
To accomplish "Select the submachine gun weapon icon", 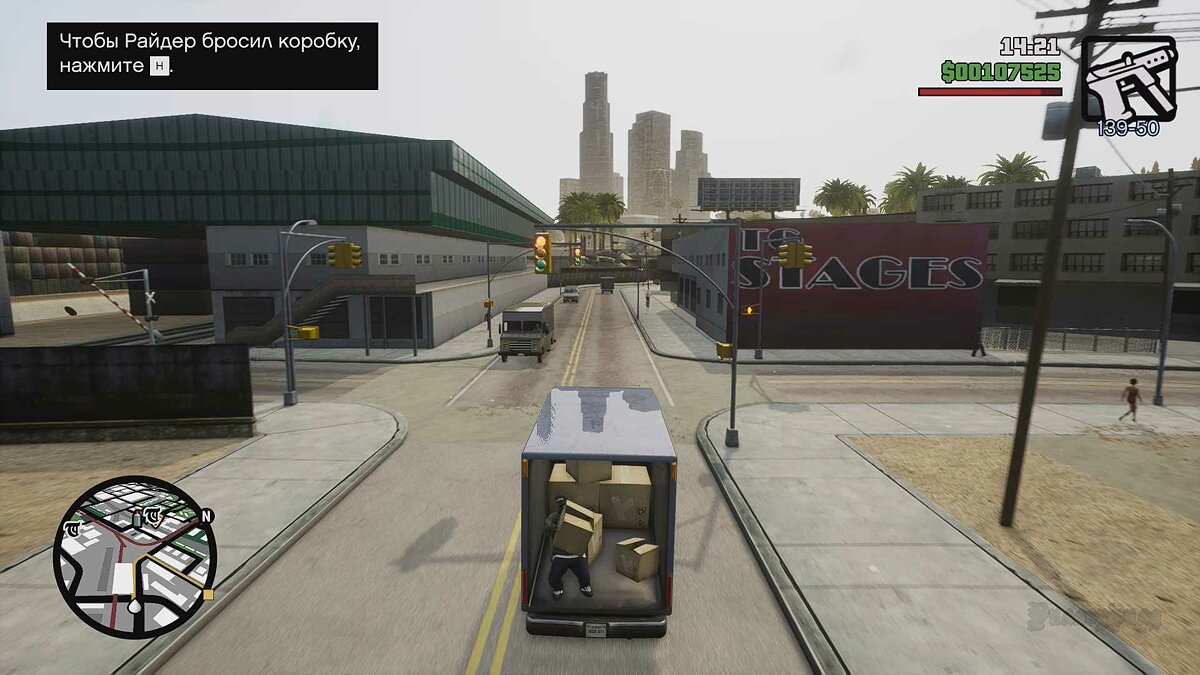I will coord(1128,78).
